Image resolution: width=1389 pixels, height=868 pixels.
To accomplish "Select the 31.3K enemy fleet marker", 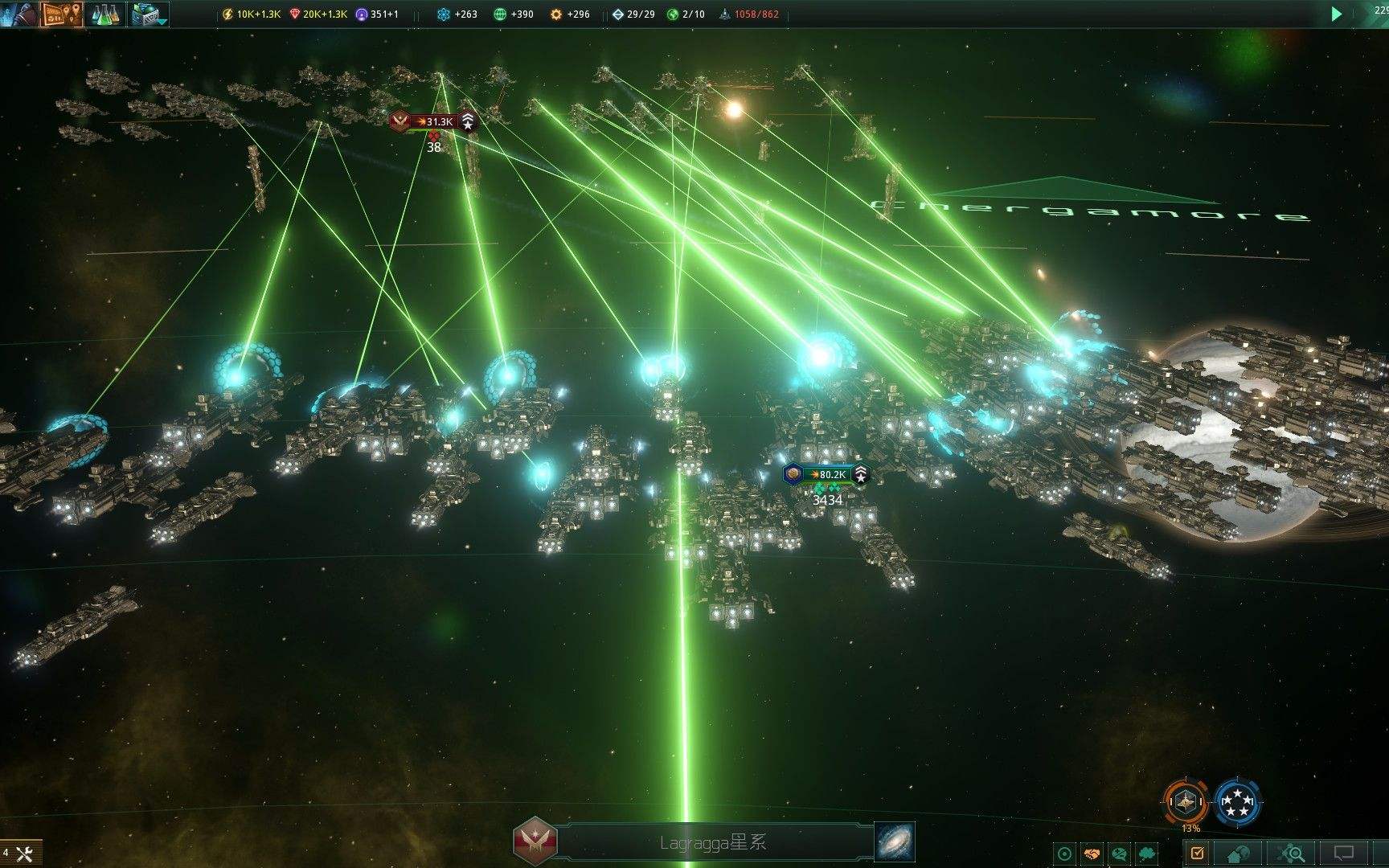I will 434,121.
